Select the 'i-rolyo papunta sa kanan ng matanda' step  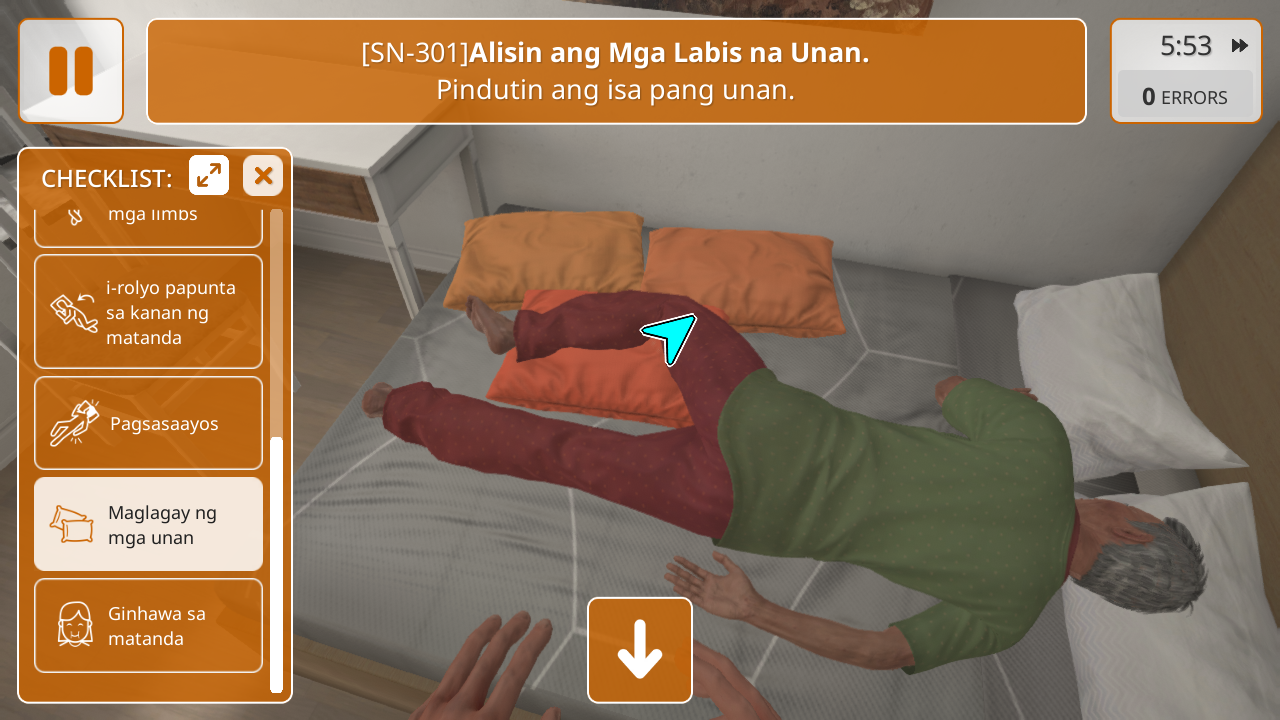(x=149, y=312)
